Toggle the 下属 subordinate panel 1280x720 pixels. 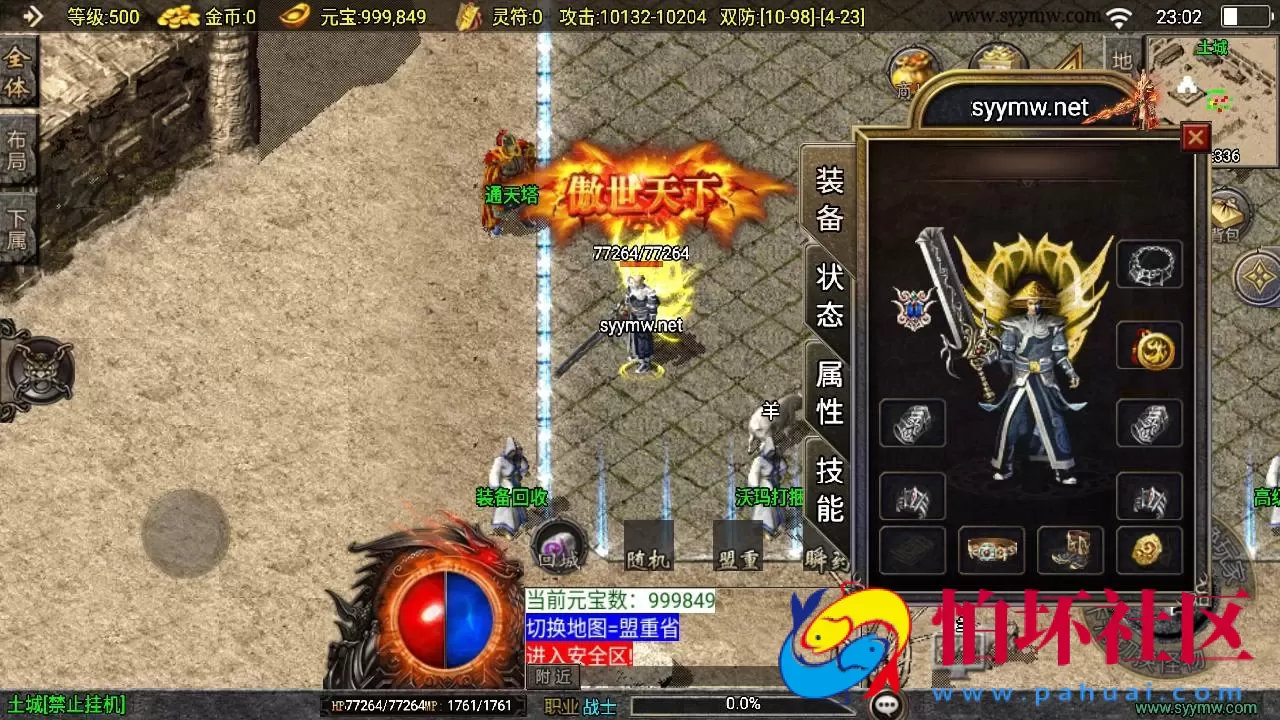click(18, 218)
